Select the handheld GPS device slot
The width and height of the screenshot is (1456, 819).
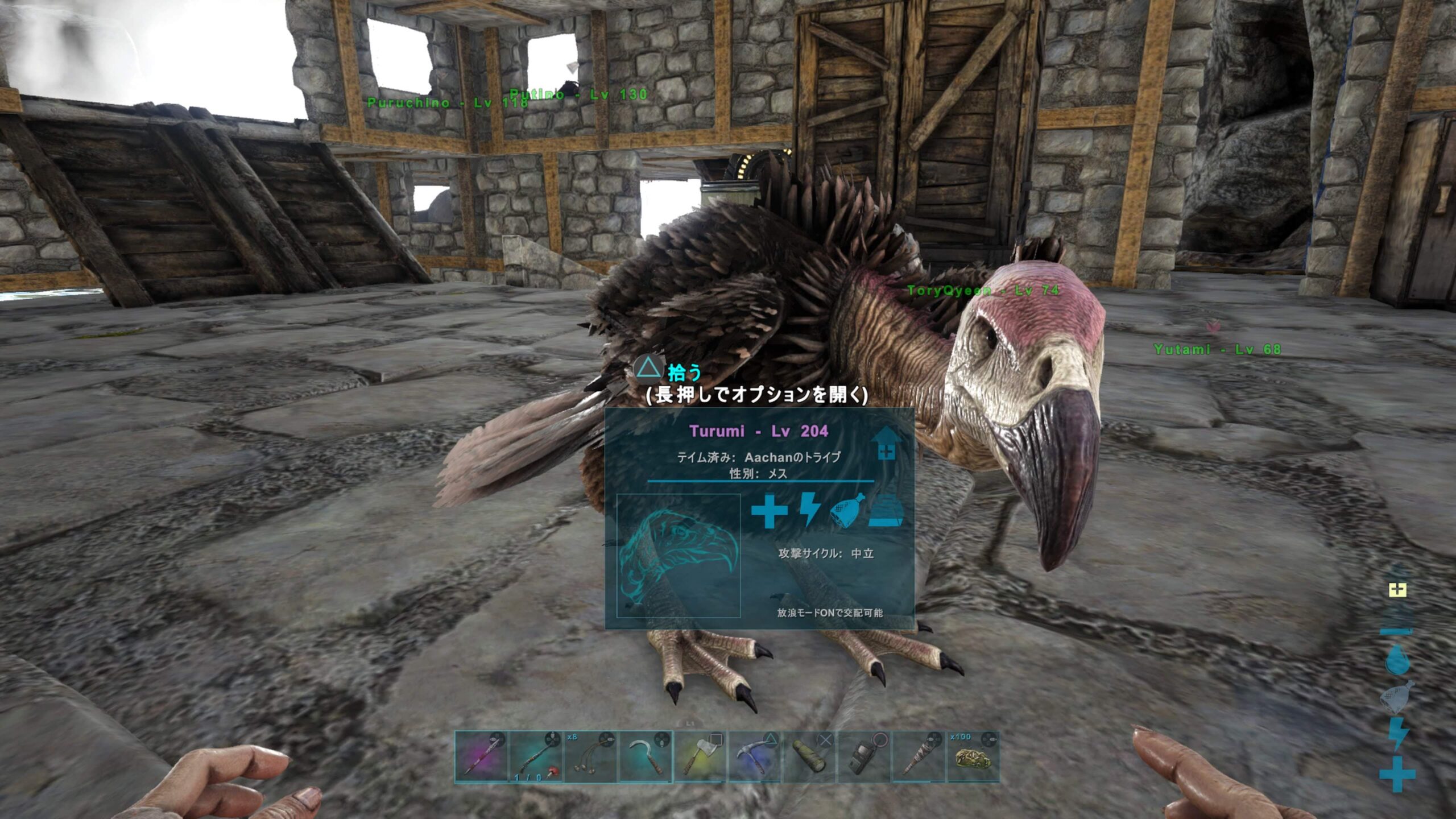863,757
